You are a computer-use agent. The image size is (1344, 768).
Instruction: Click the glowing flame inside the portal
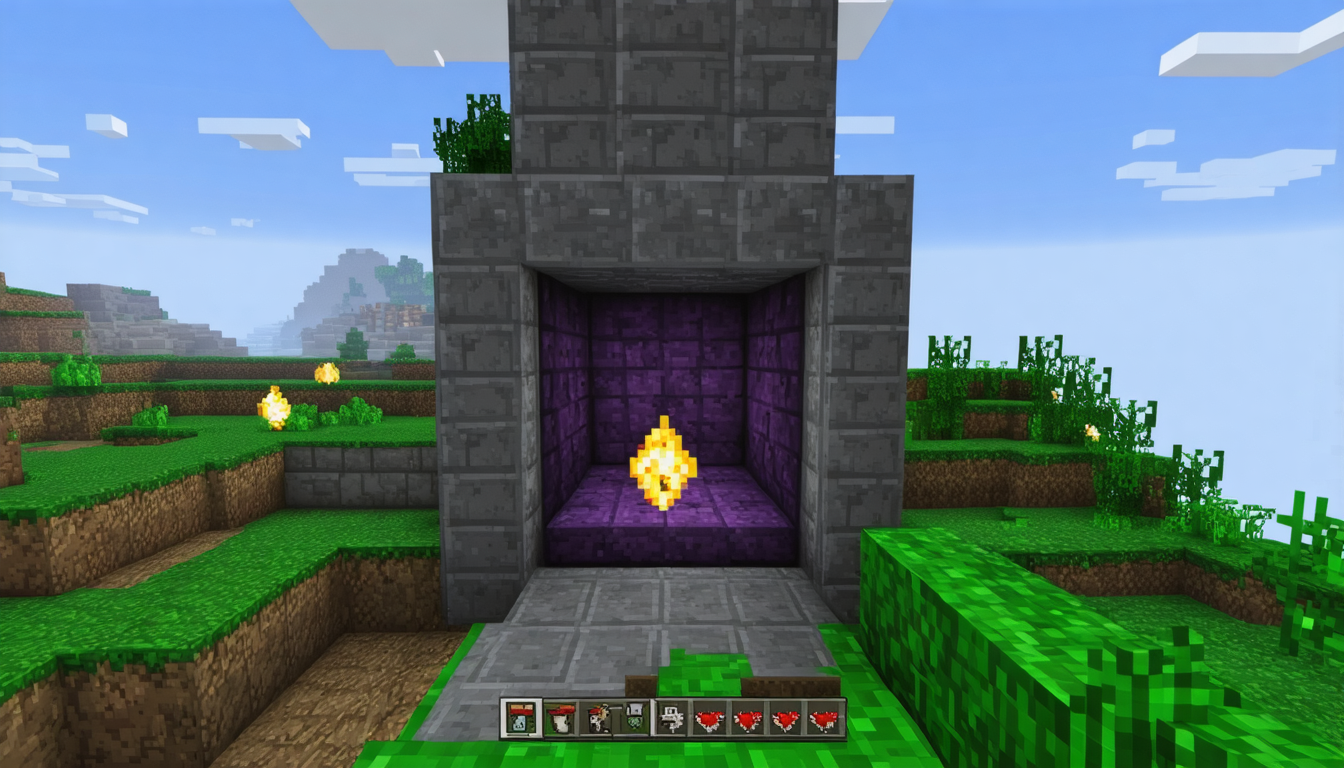[x=665, y=460]
